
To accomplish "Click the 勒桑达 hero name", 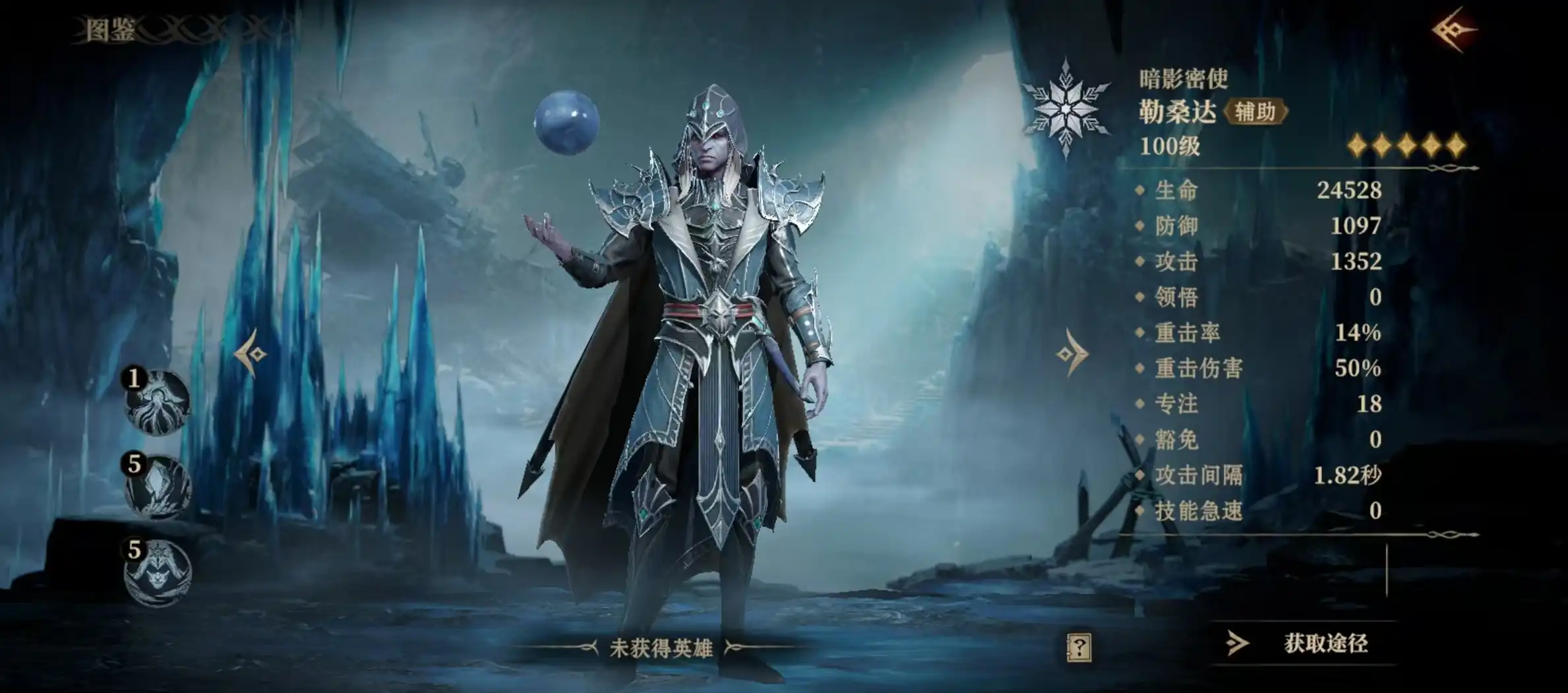I will 1178,112.
